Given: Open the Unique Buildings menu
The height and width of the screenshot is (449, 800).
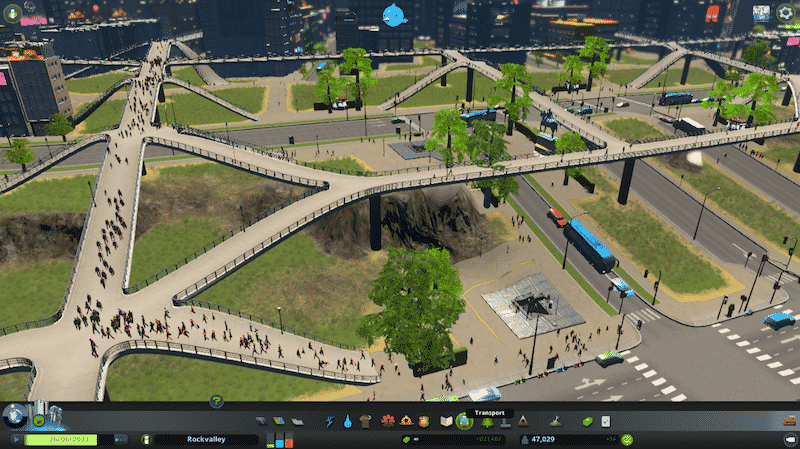Looking at the screenshot, I should (x=505, y=422).
